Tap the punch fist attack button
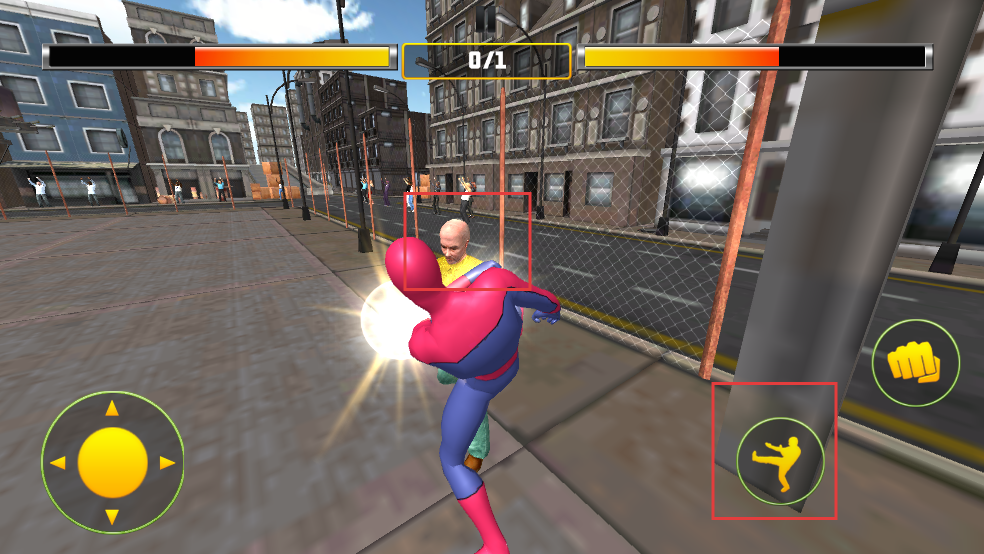The height and width of the screenshot is (554, 984). pos(915,362)
